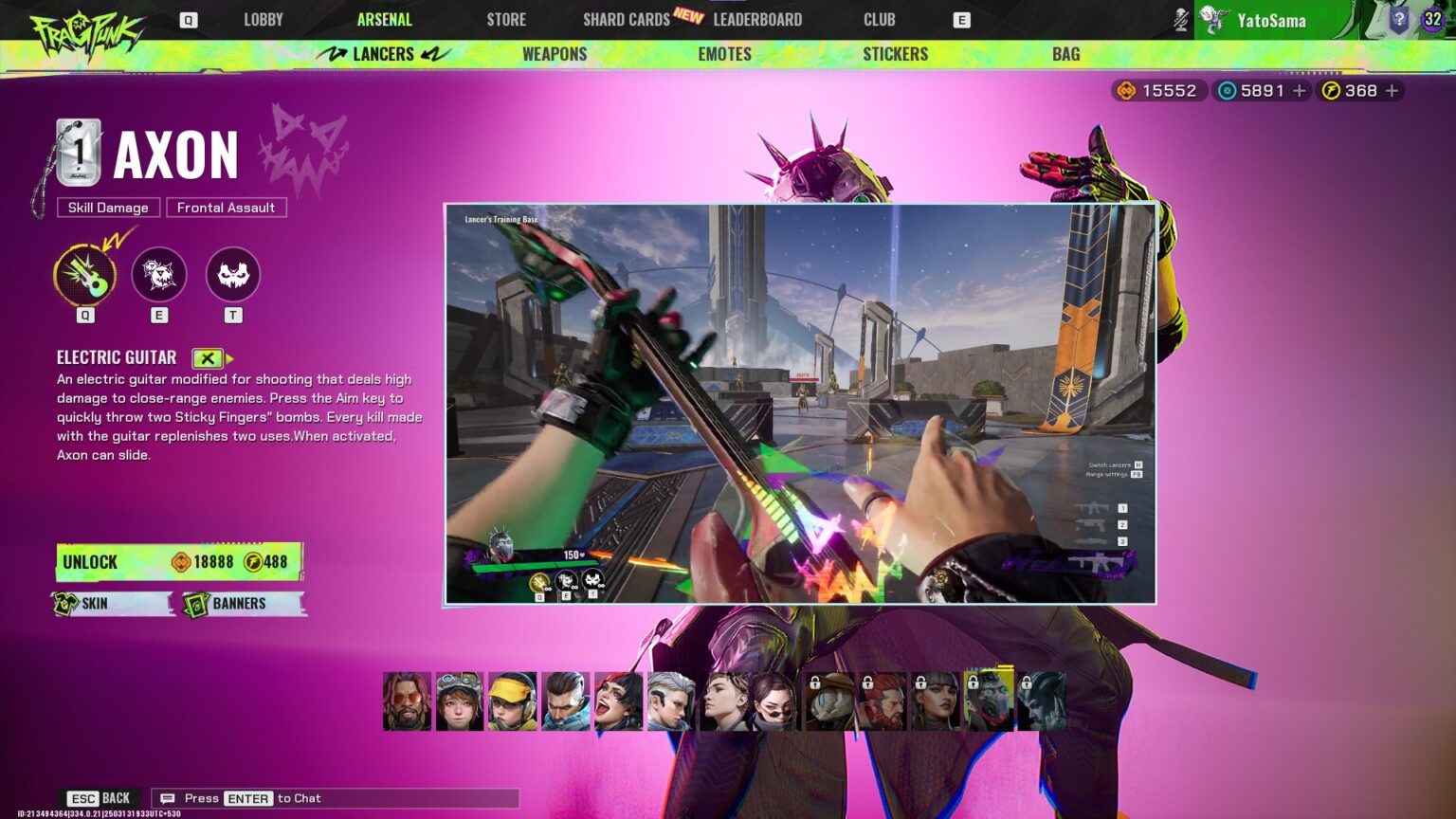
Task: Select a locked Lancer portrait in the roster
Action: pyautogui.click(x=828, y=700)
